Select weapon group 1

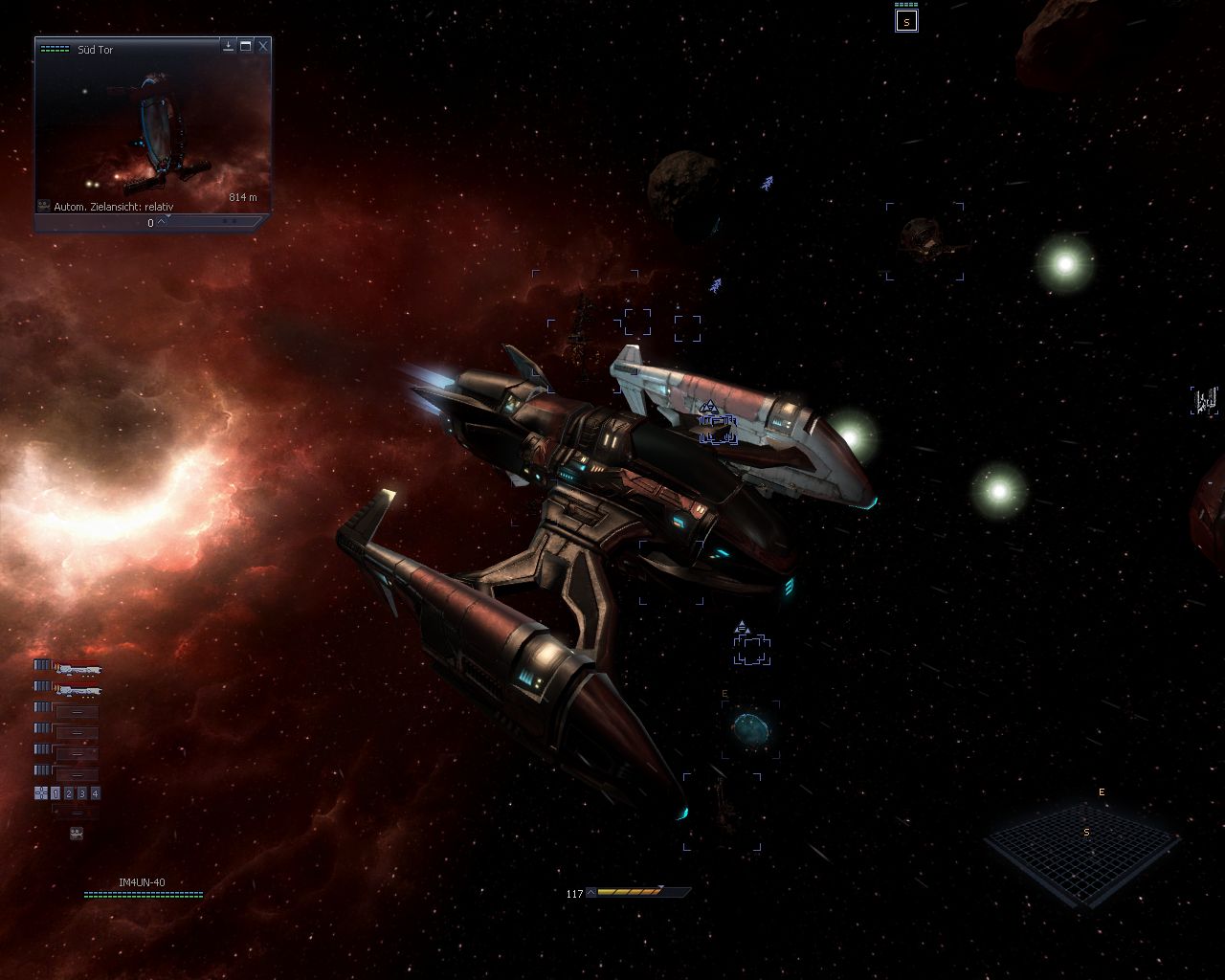point(56,793)
